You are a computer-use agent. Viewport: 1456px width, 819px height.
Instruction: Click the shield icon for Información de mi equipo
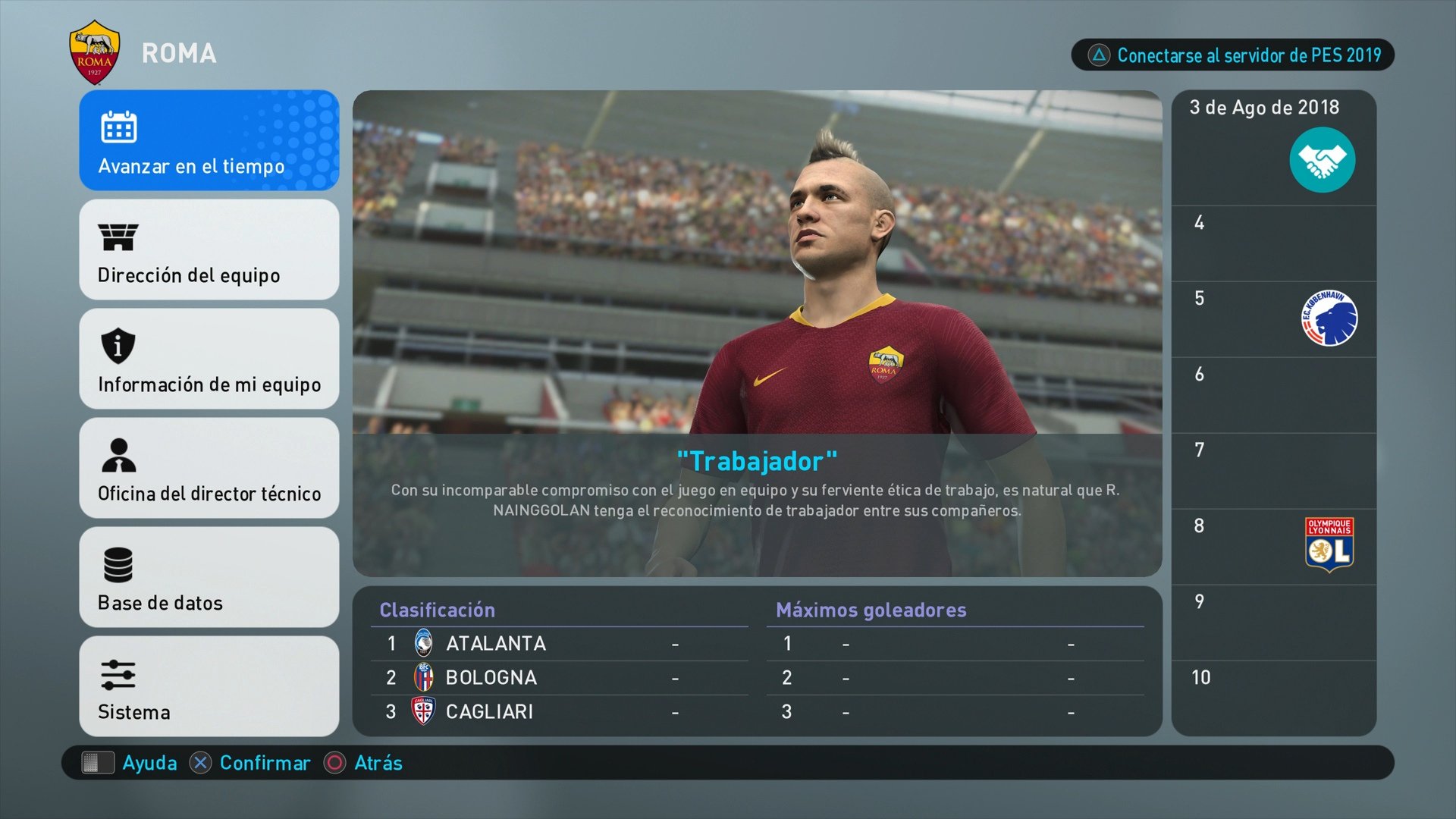tap(118, 347)
